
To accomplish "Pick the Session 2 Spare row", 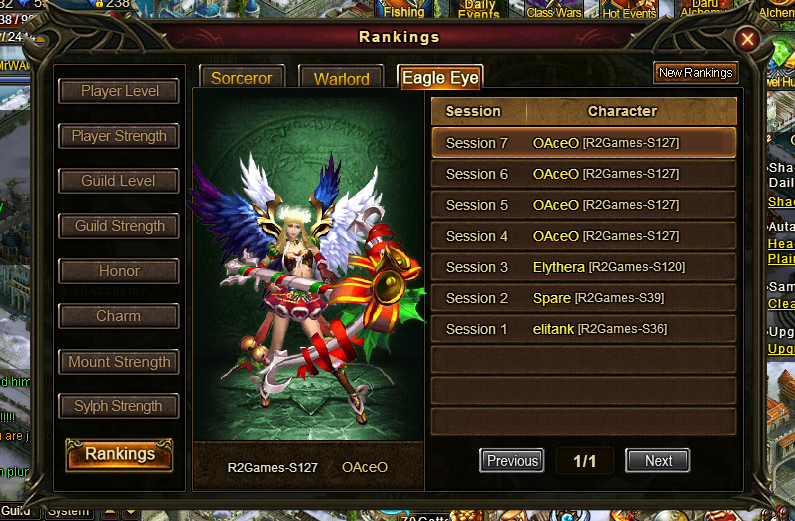I will click(584, 298).
